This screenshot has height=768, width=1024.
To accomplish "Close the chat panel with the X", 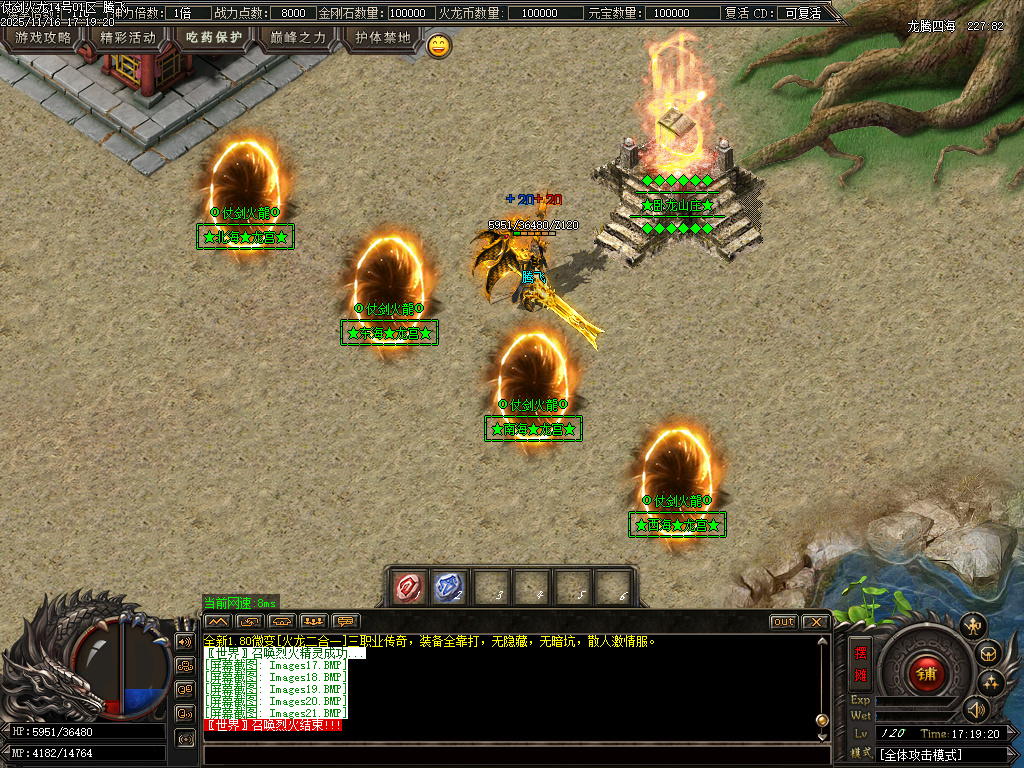I will tap(816, 622).
